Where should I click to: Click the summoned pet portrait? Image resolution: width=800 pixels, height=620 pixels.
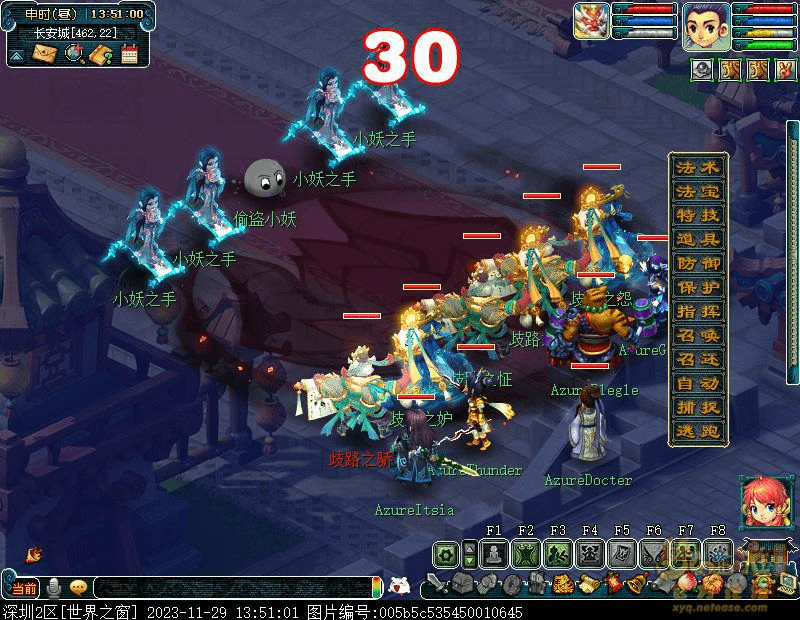click(591, 22)
